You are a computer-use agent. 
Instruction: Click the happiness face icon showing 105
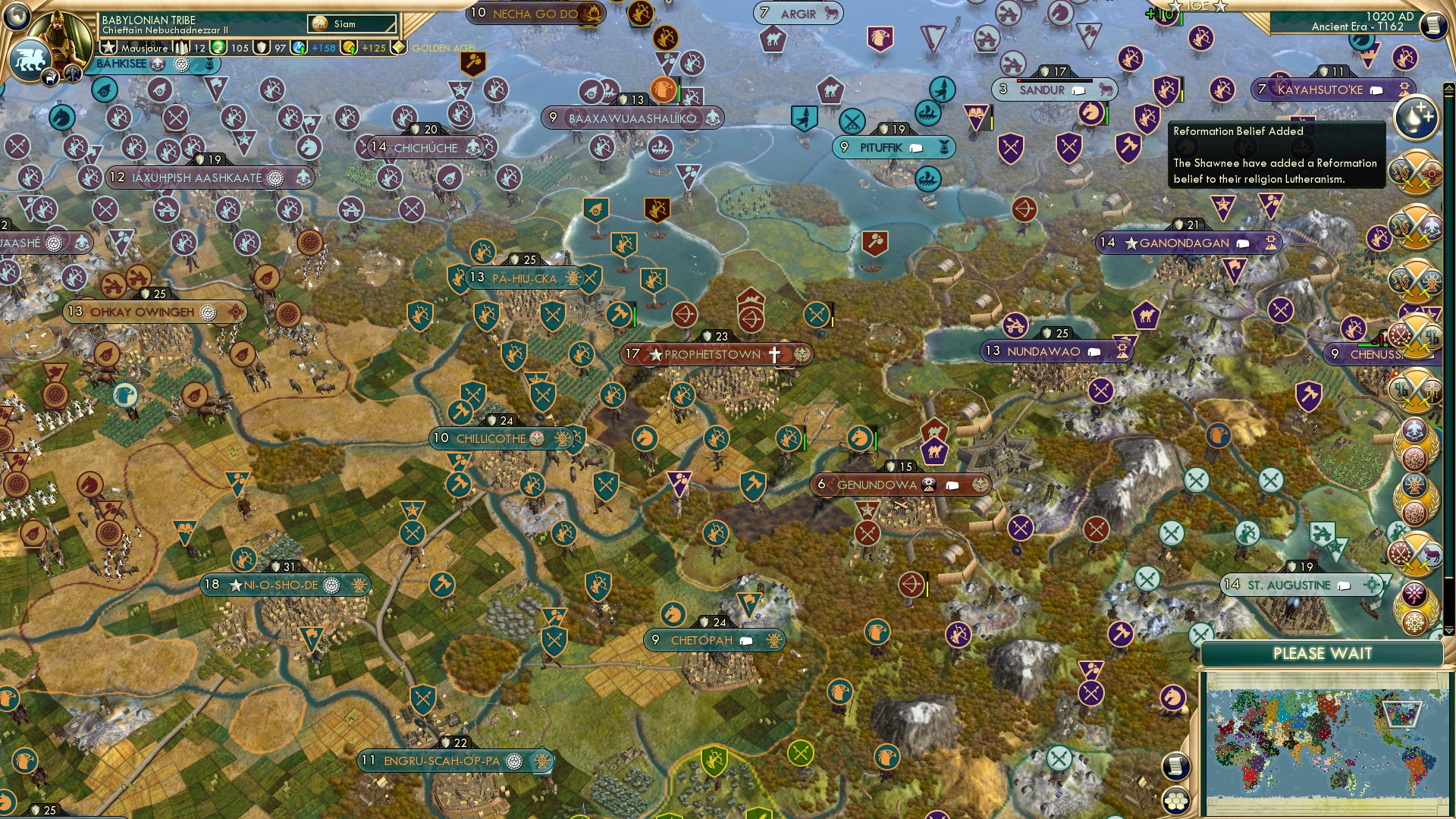point(218,48)
